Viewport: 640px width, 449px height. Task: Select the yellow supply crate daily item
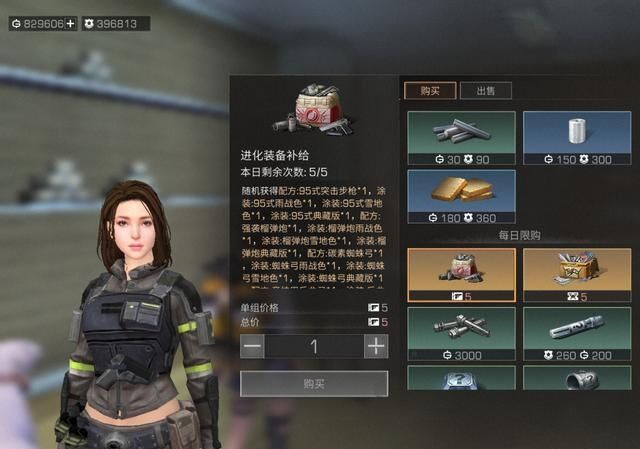[576, 275]
